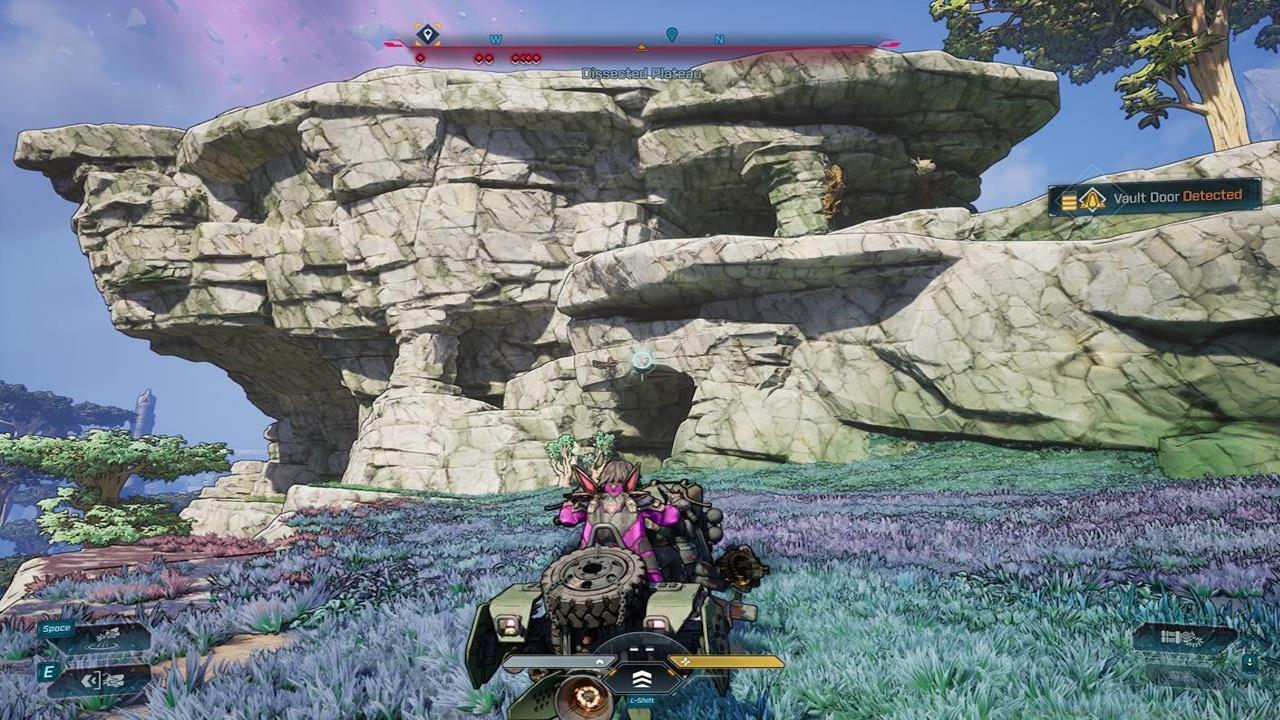The image size is (1280, 720).
Task: Click the horn icon on the gray vehicle health bar
Action: point(600,660)
